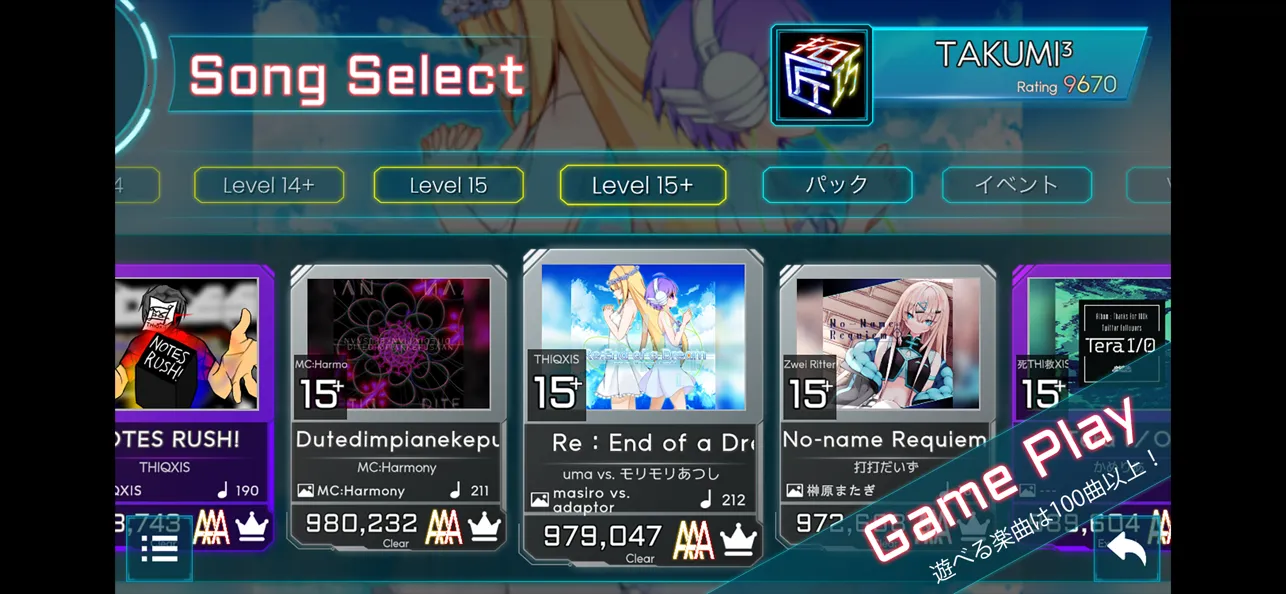Open the TAKUMI³ player profile banner

pyautogui.click(x=1010, y=65)
